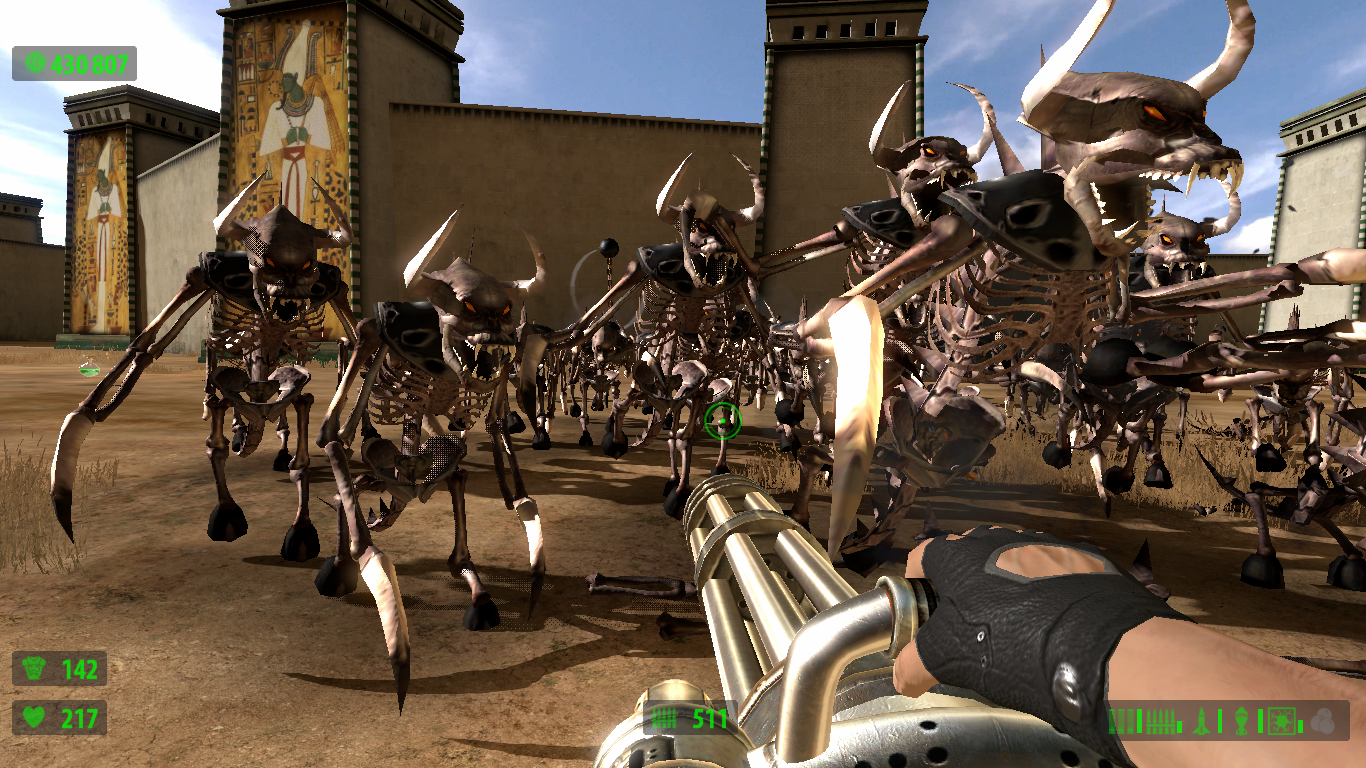The height and width of the screenshot is (768, 1366).
Task: Select the greyed-out cannonballs ammo icon
Action: click(x=1324, y=720)
